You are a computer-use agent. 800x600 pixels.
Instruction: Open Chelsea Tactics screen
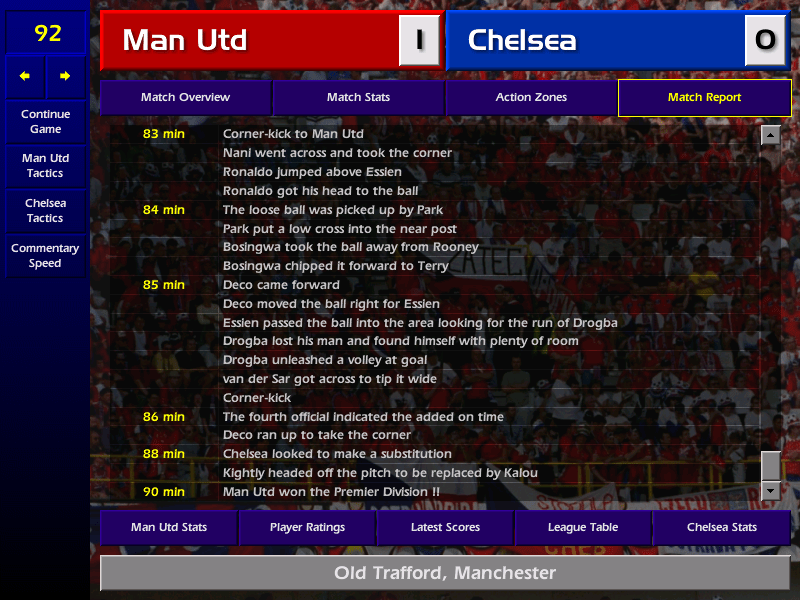[x=45, y=210]
